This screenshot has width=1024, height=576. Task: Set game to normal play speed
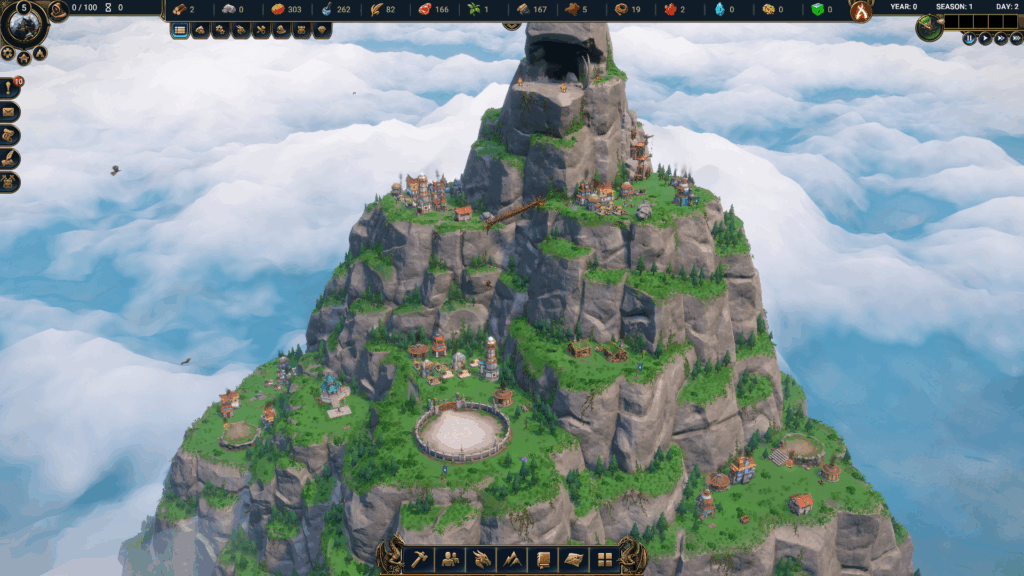click(x=985, y=39)
